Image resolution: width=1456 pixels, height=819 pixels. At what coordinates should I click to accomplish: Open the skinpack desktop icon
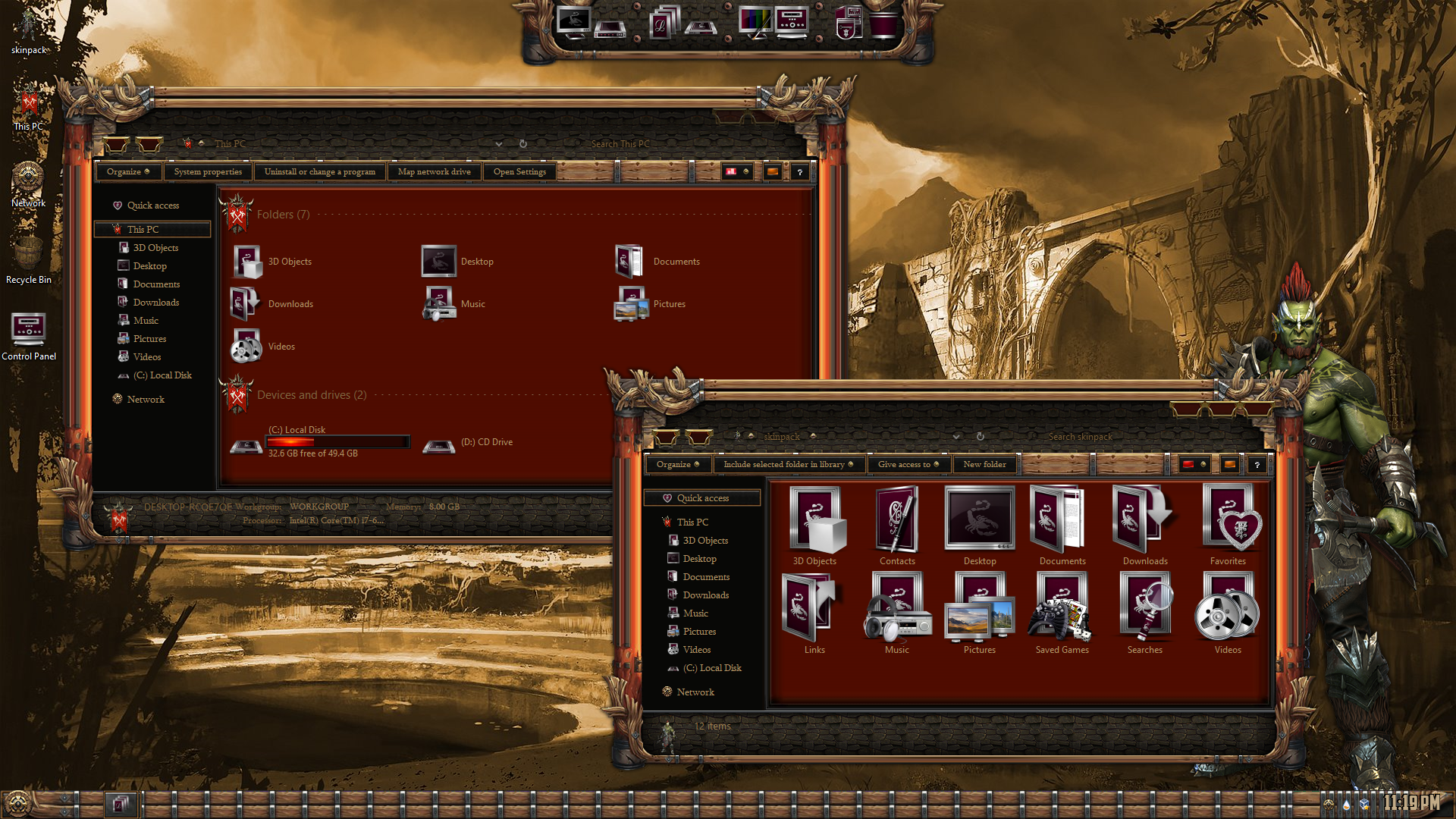29,32
